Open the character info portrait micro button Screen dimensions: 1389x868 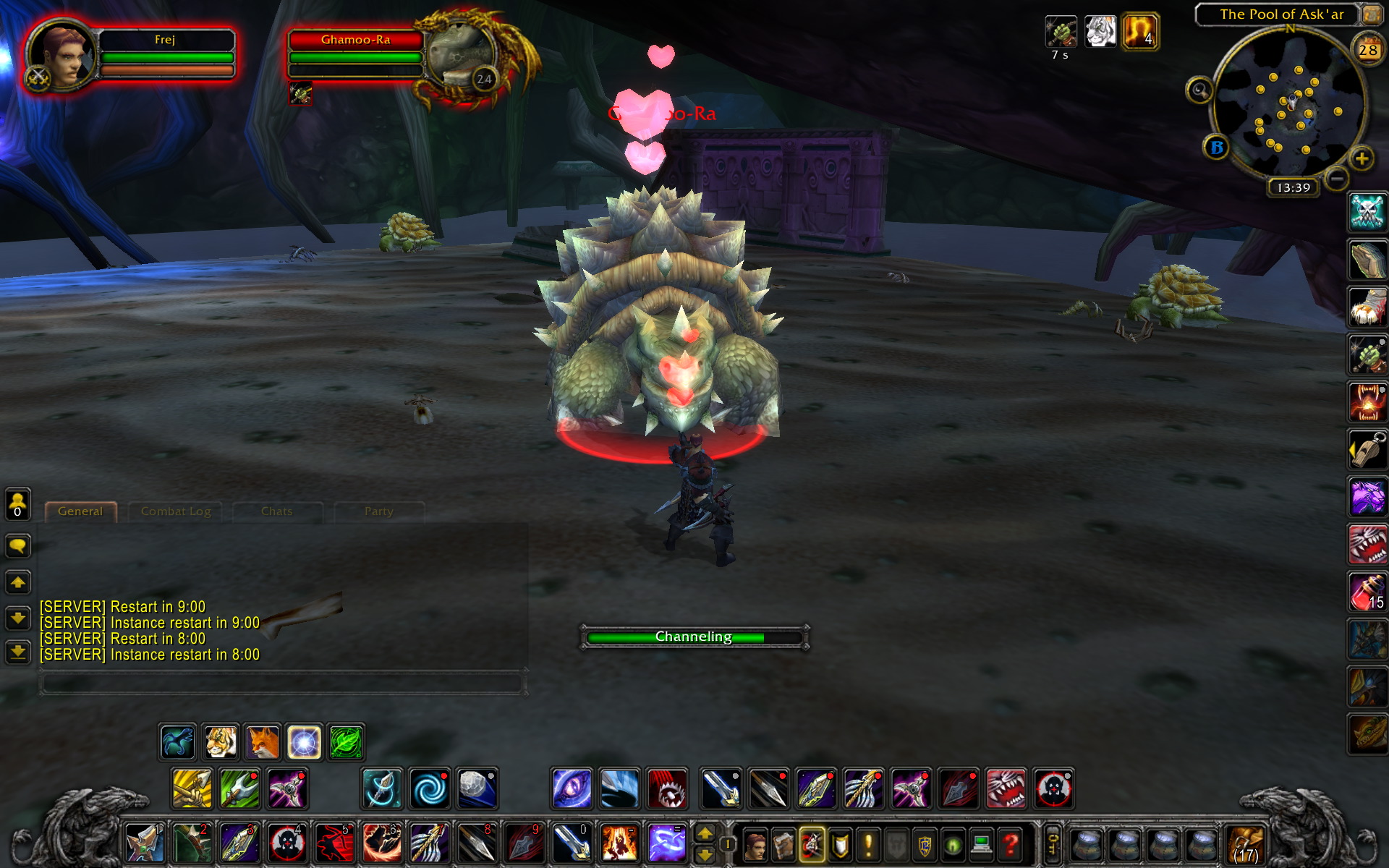[x=755, y=843]
